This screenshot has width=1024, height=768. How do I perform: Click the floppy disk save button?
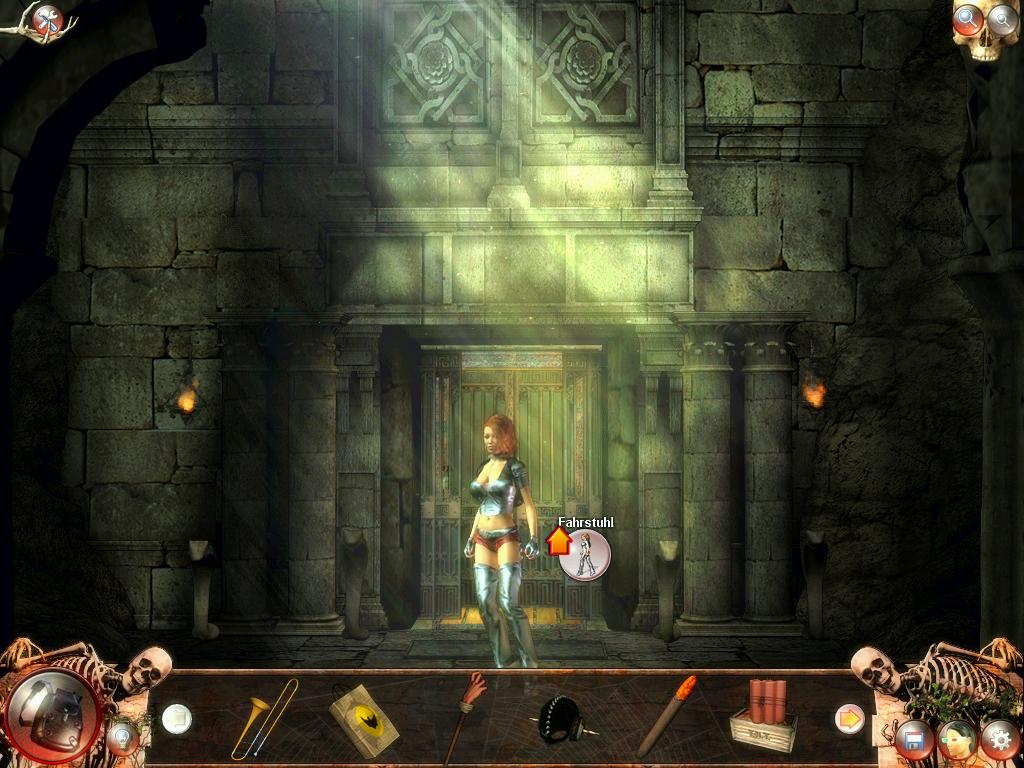pyautogui.click(x=914, y=741)
